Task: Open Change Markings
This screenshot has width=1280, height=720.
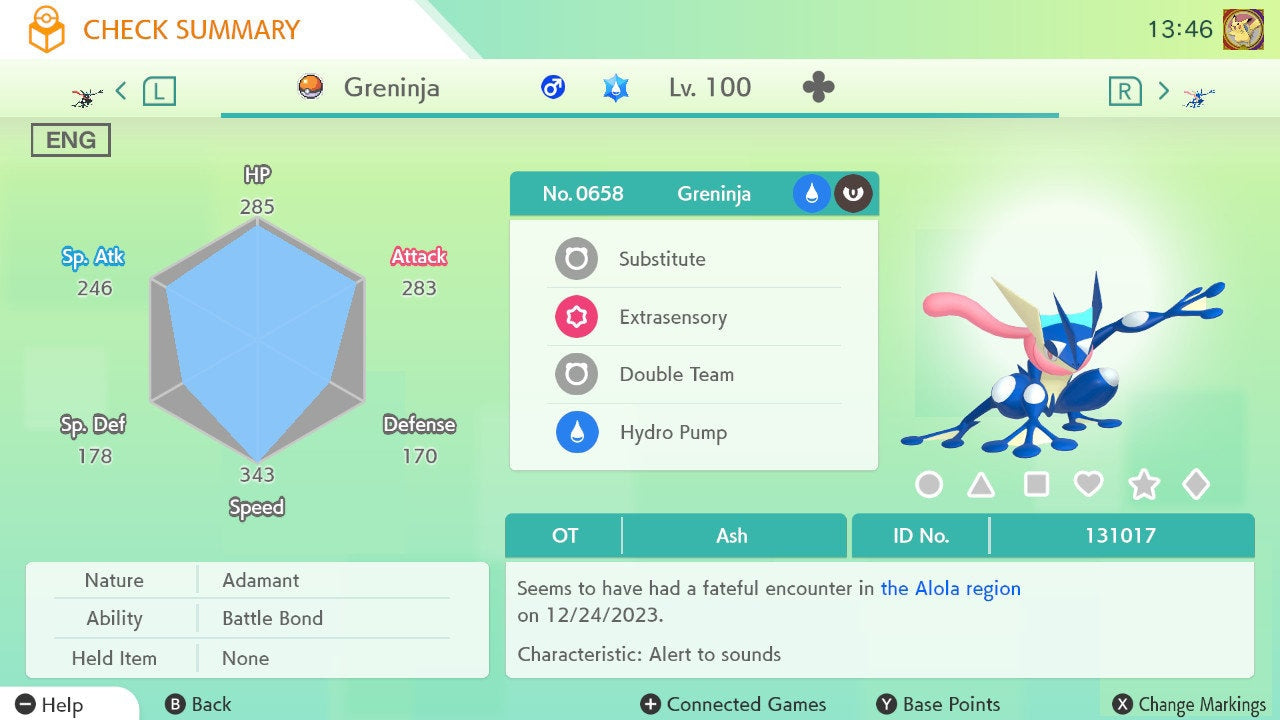Action: [x=1189, y=704]
